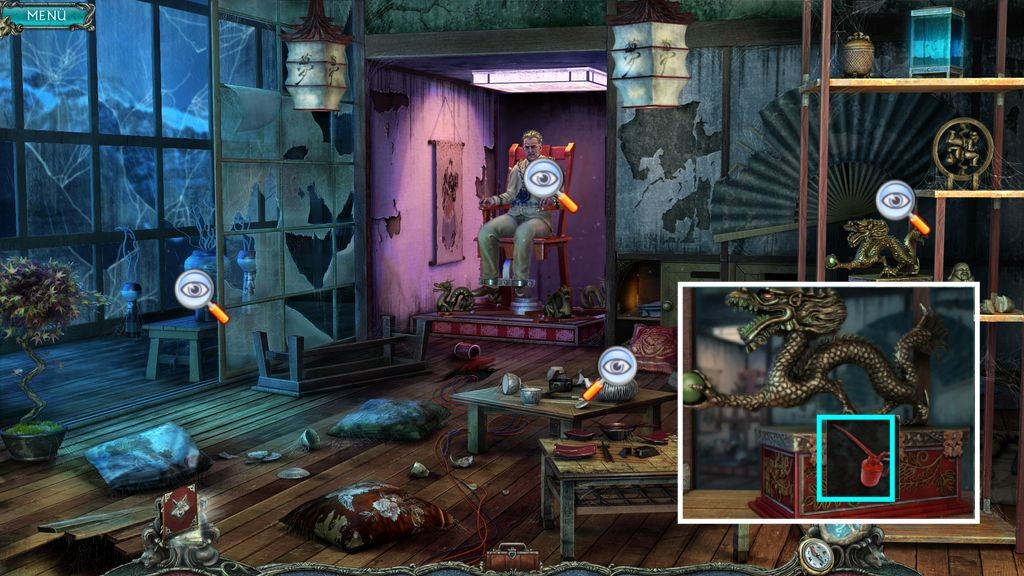Open the compass map
The width and height of the screenshot is (1024, 576).
pyautogui.click(x=817, y=555)
